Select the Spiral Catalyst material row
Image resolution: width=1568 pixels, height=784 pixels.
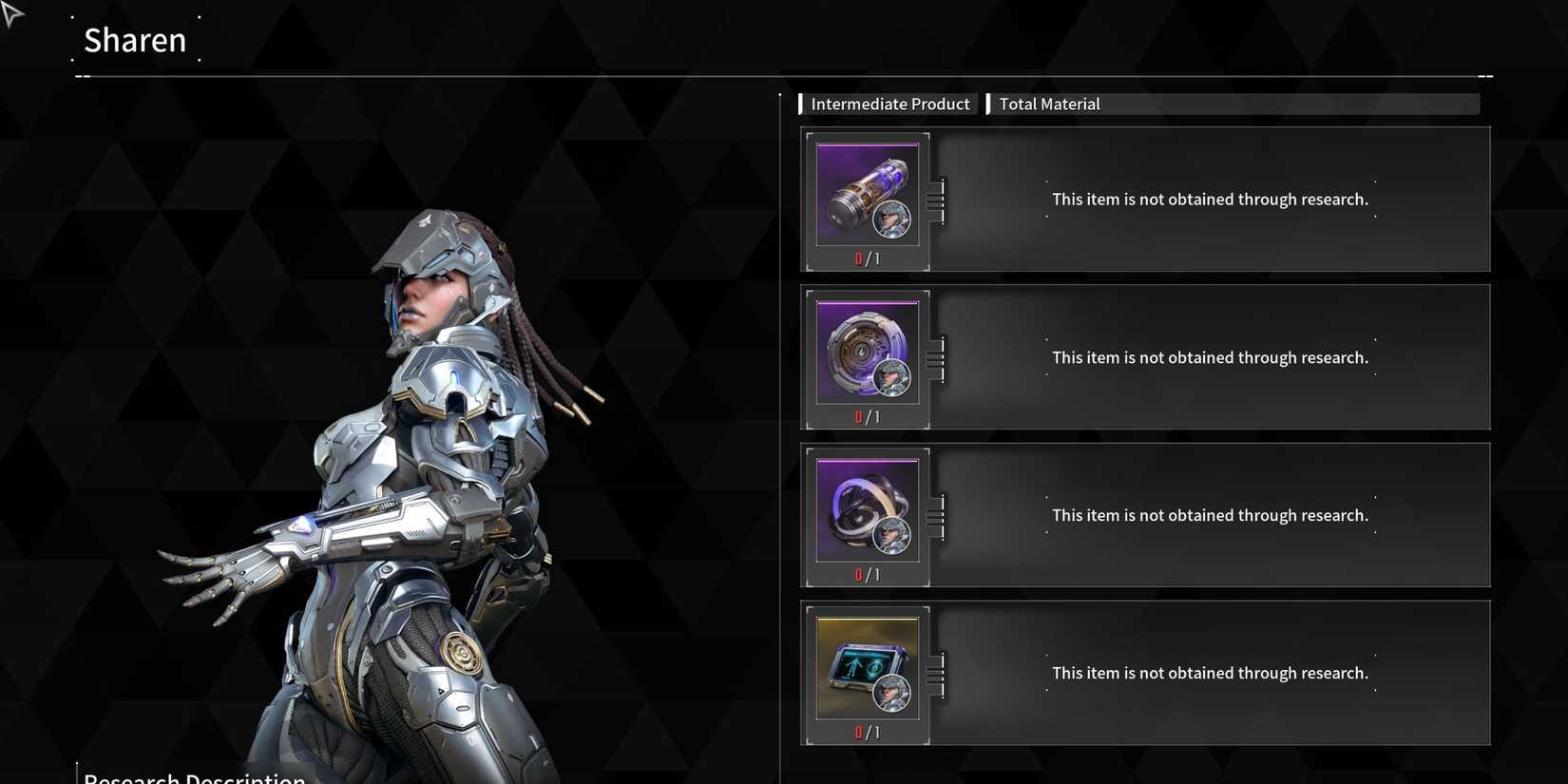tap(1207, 514)
